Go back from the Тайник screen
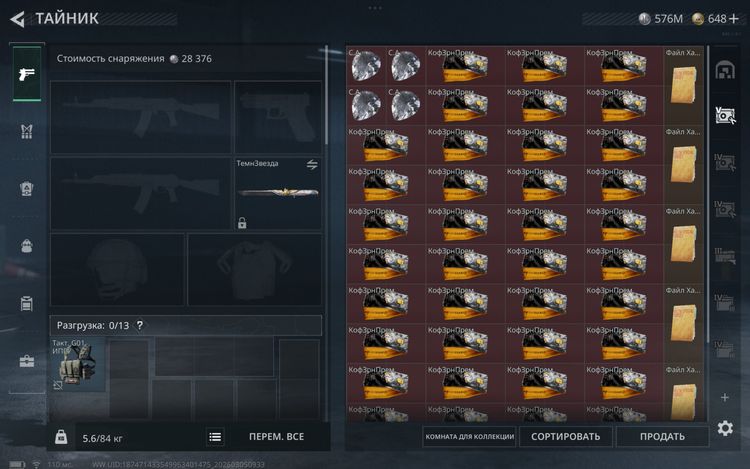 pyautogui.click(x=17, y=18)
